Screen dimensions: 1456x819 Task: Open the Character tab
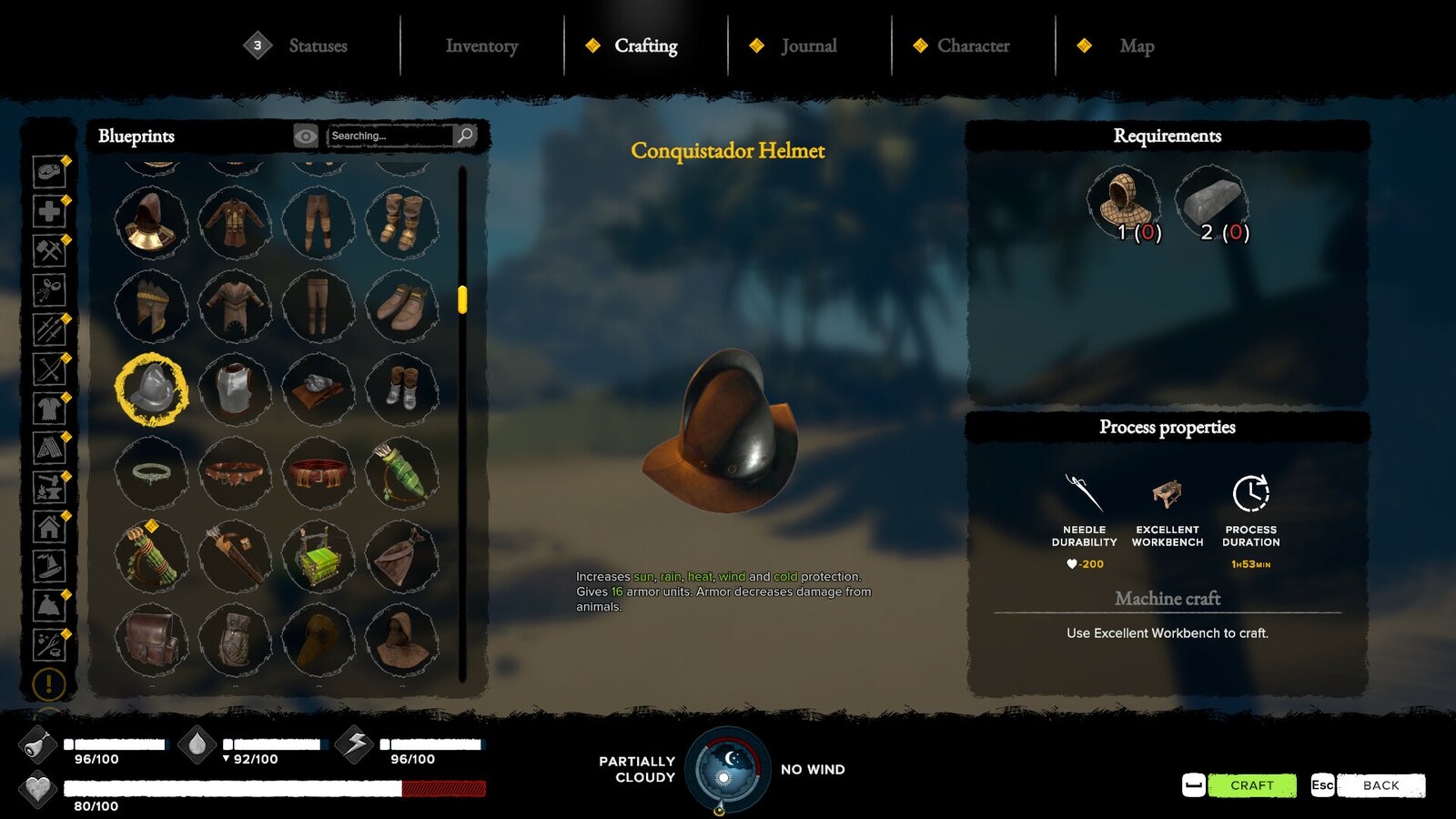click(976, 45)
